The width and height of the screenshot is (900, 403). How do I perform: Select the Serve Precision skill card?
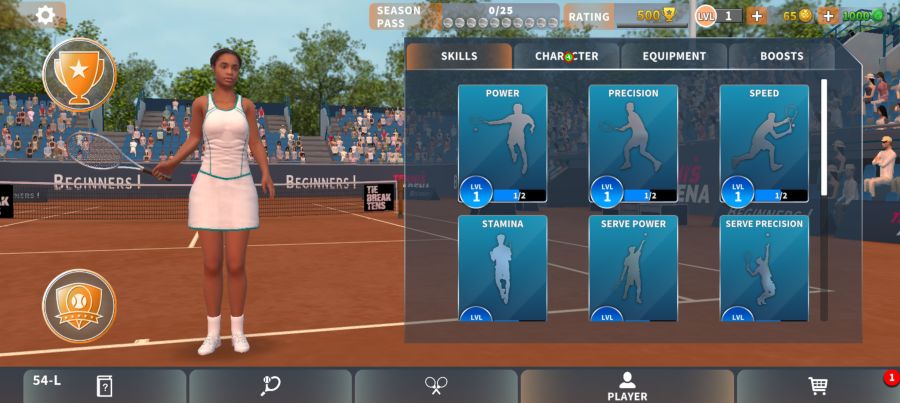pos(764,267)
